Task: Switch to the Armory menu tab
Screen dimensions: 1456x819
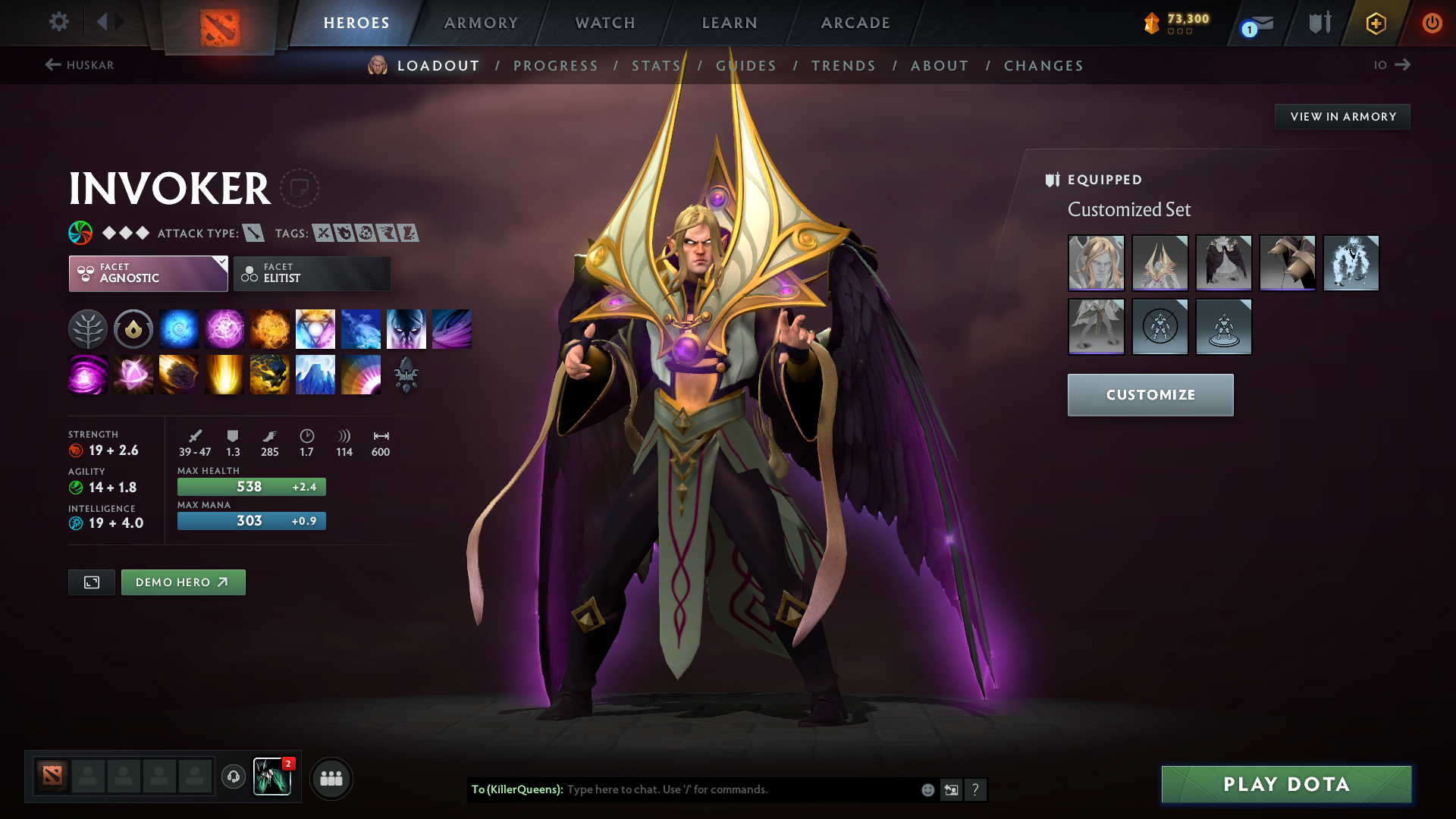Action: [x=481, y=23]
